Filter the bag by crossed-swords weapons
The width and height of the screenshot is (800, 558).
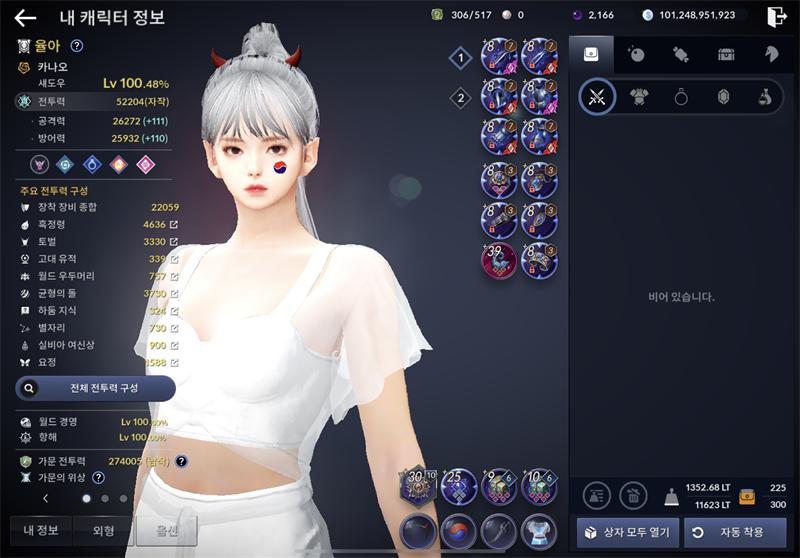coord(597,97)
